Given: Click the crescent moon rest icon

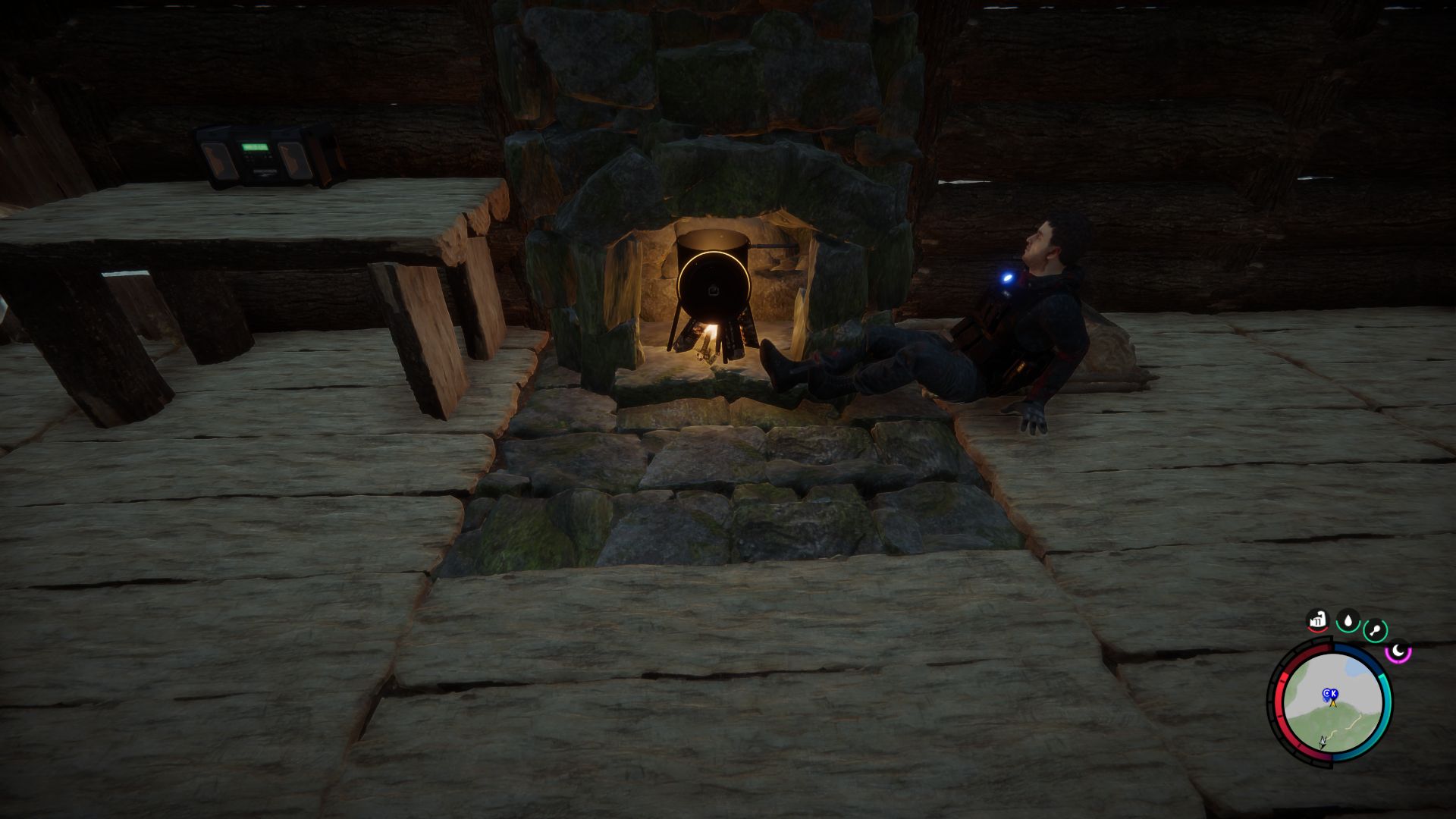Looking at the screenshot, I should tap(1398, 651).
